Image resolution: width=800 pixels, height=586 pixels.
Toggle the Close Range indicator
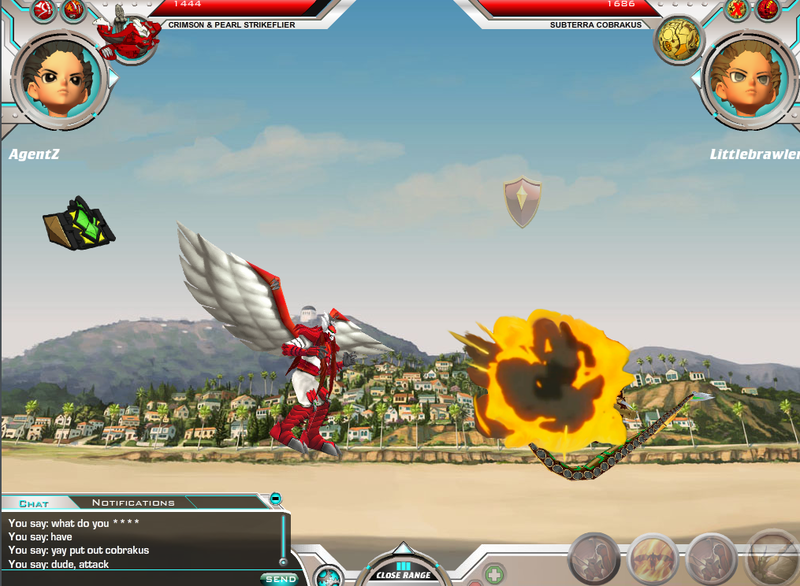pos(403,570)
